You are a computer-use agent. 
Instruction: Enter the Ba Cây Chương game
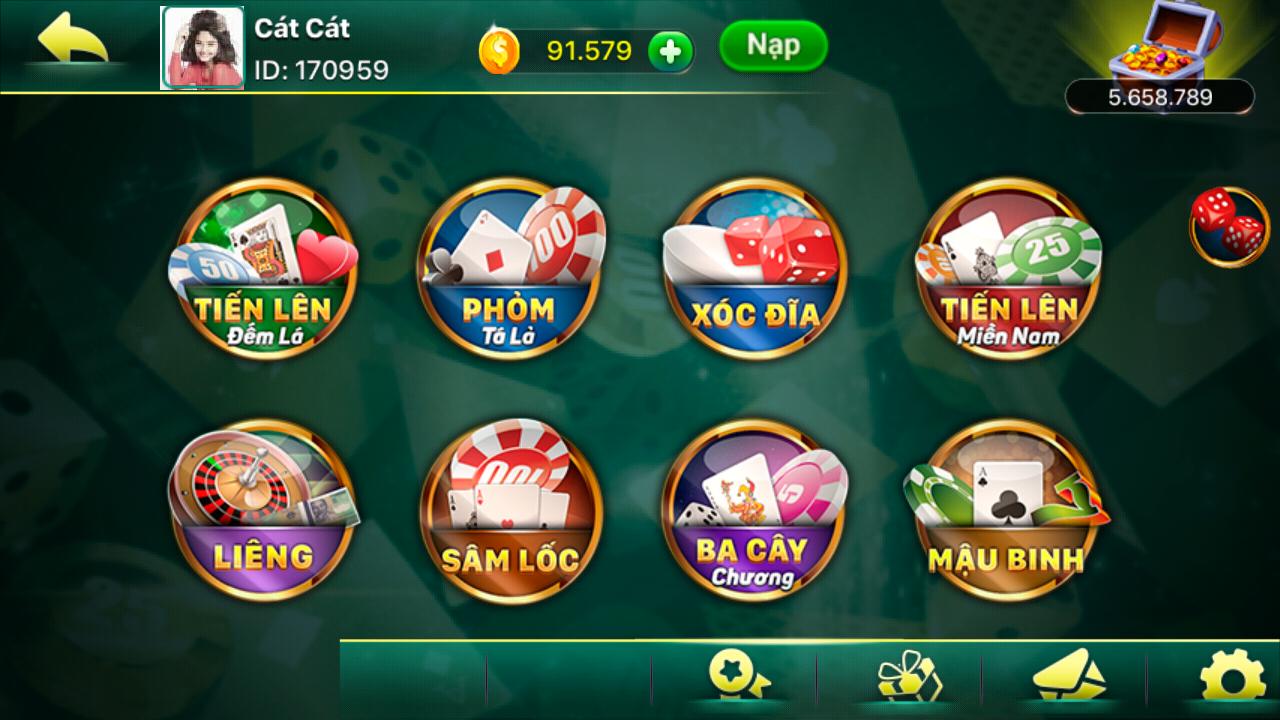755,510
